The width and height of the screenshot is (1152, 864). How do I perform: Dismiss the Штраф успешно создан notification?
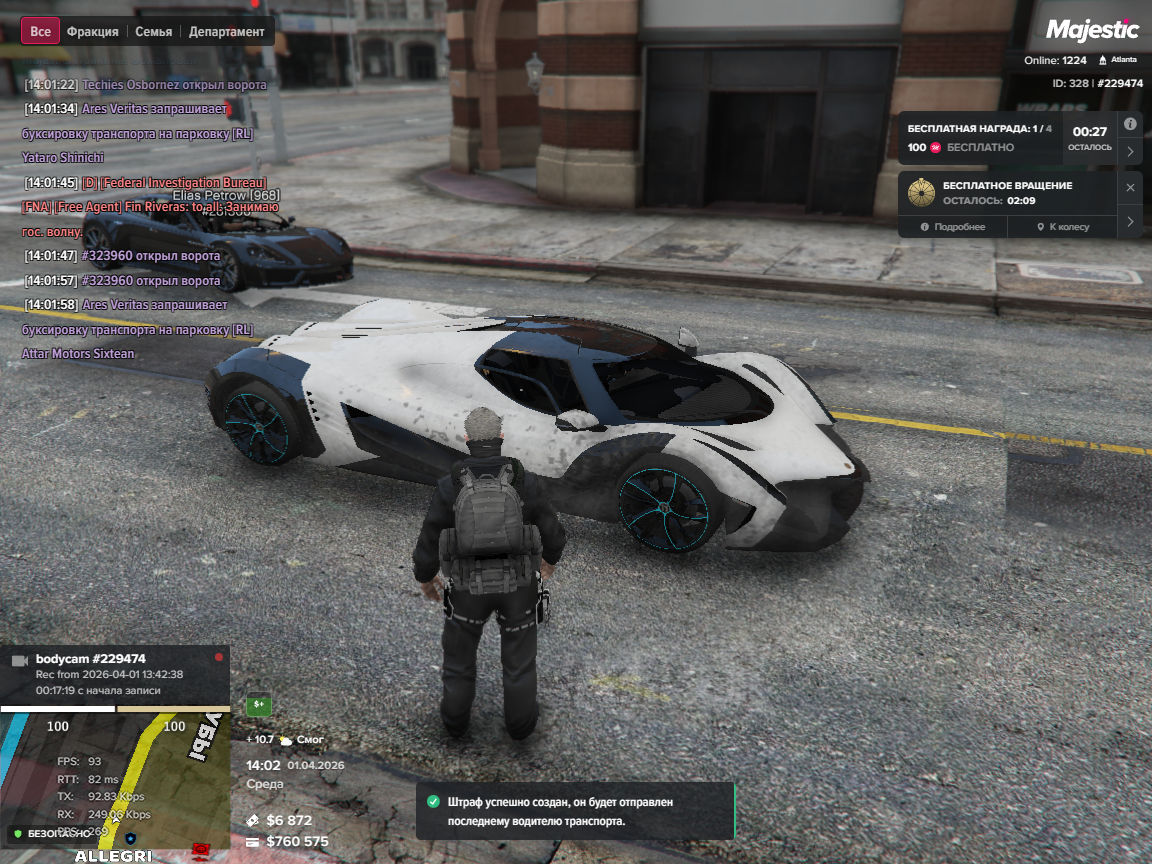575,811
